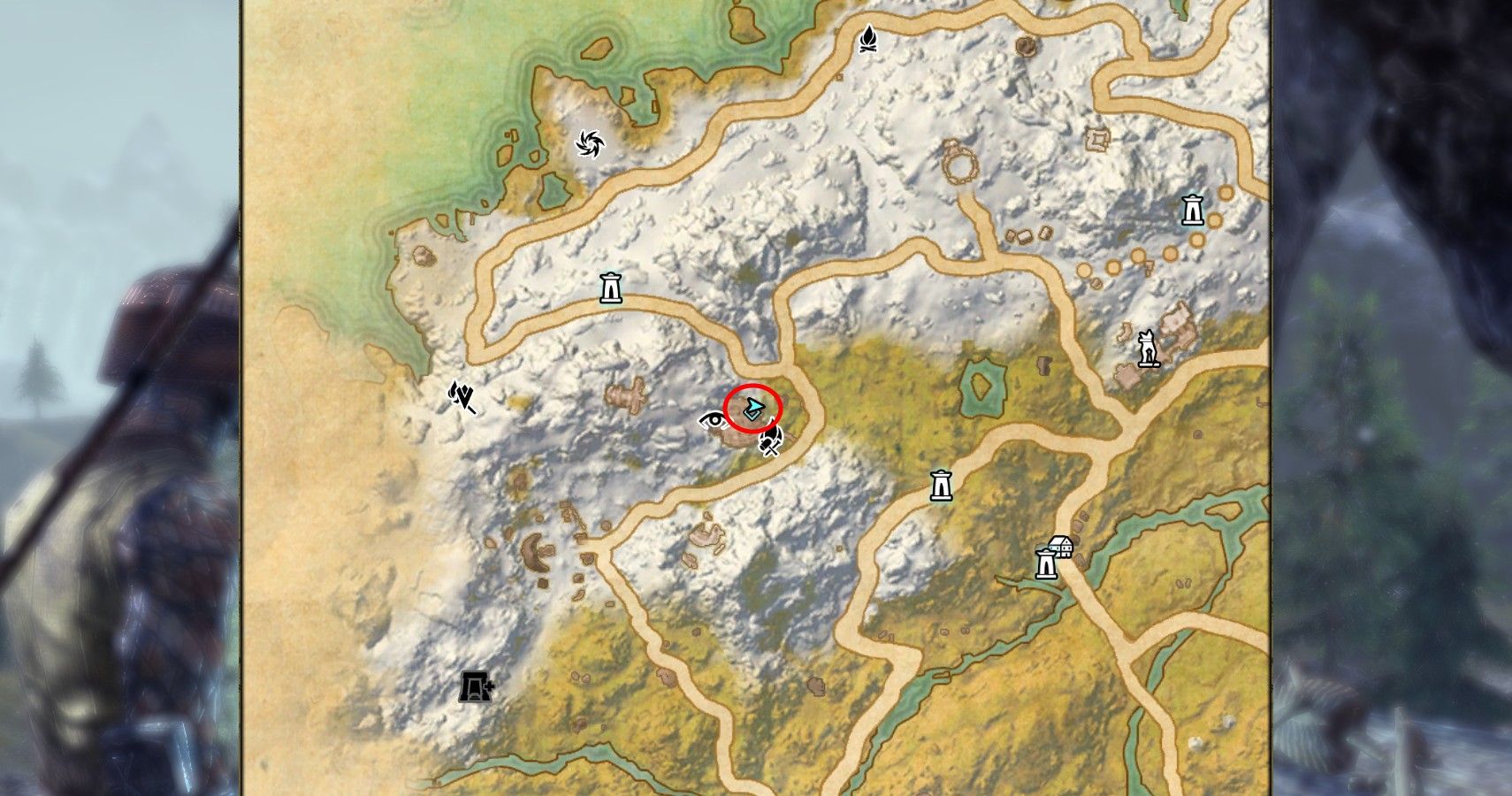Image resolution: width=1512 pixels, height=796 pixels.
Task: Click the circular stone ring ruin
Action: click(x=960, y=165)
